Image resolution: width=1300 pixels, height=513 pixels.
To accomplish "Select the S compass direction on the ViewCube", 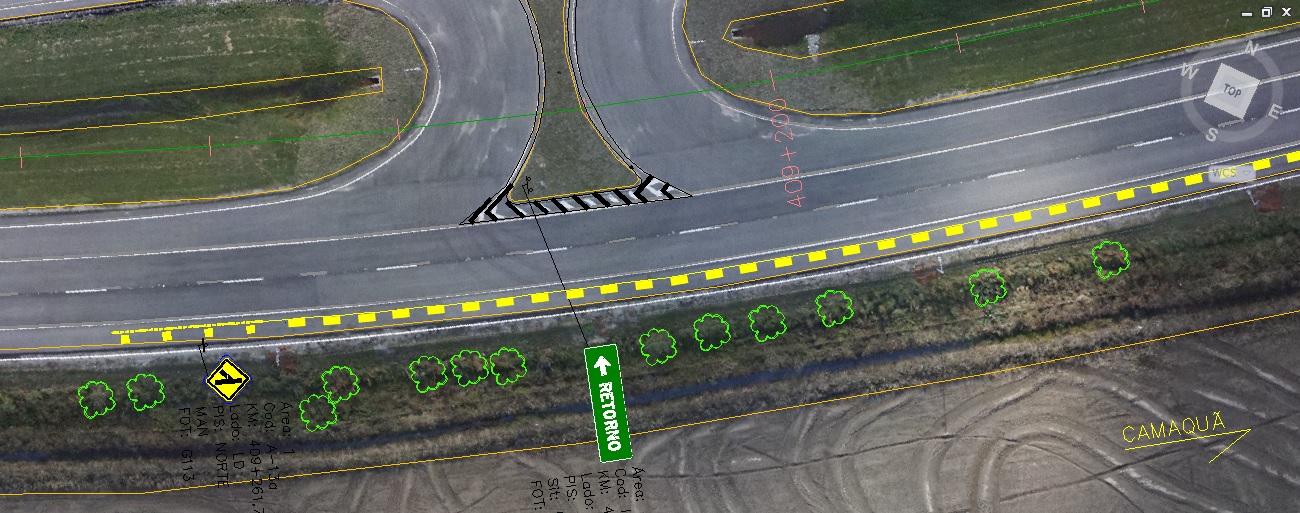I will [1211, 134].
